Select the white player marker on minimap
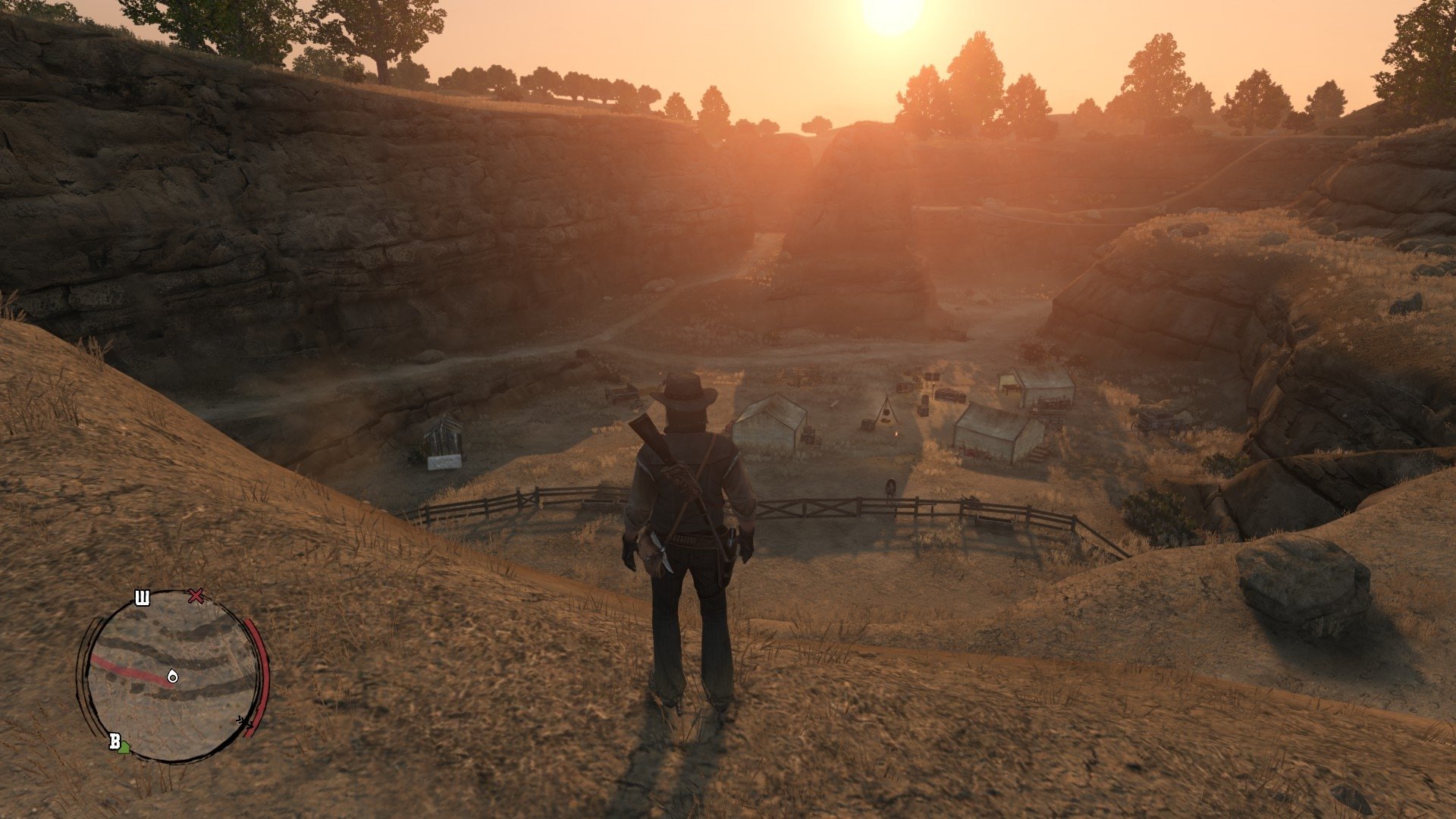 [173, 676]
